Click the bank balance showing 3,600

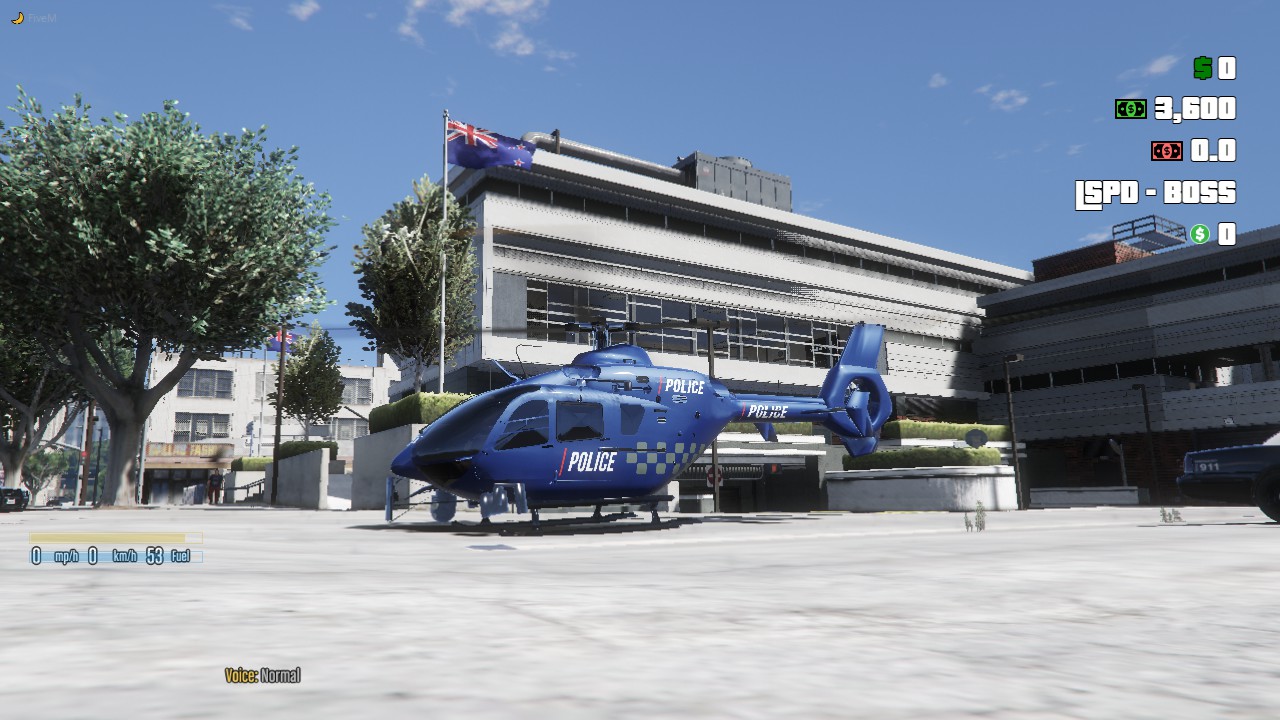coord(1196,108)
